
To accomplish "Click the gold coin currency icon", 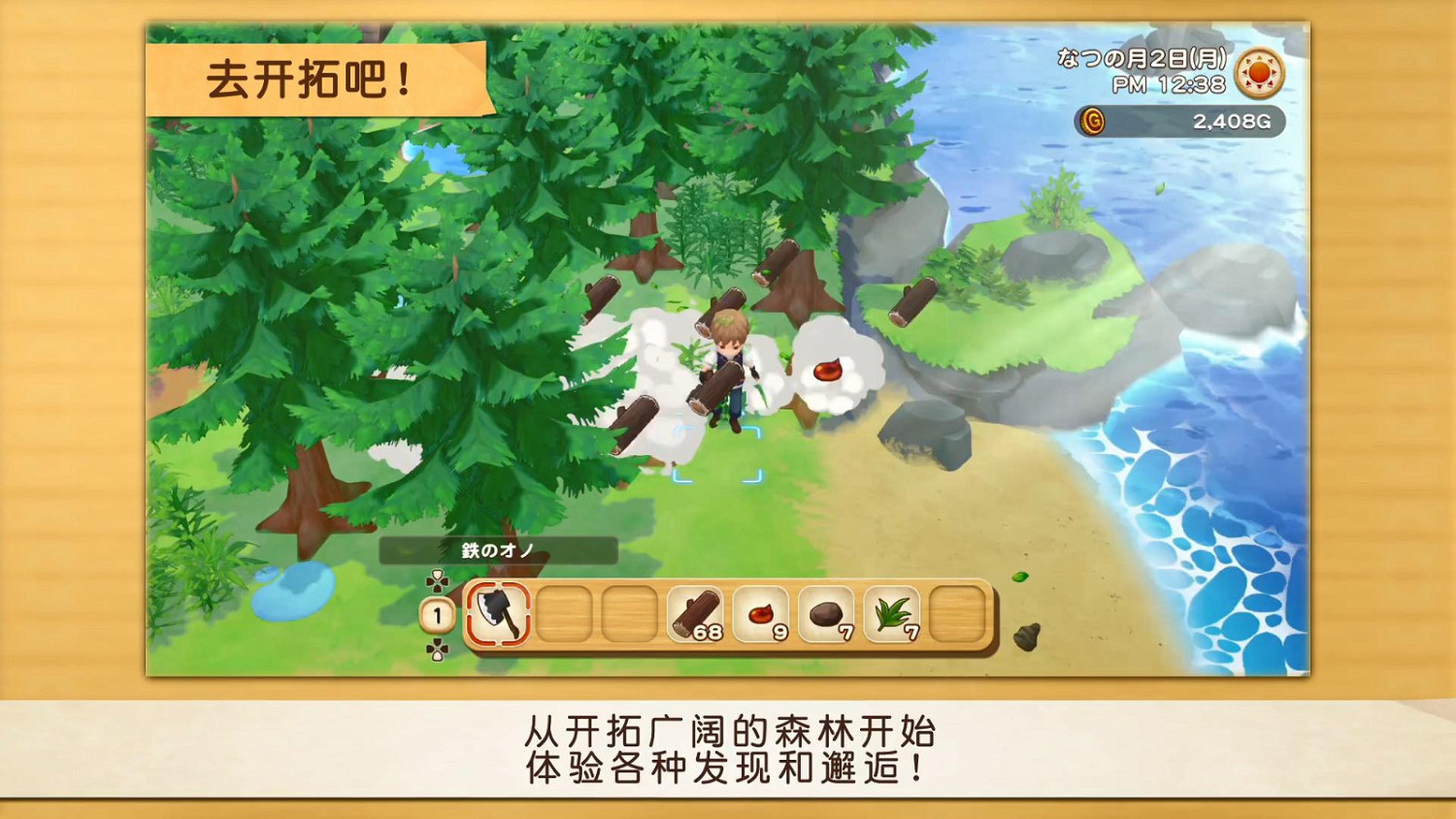I will [1091, 121].
